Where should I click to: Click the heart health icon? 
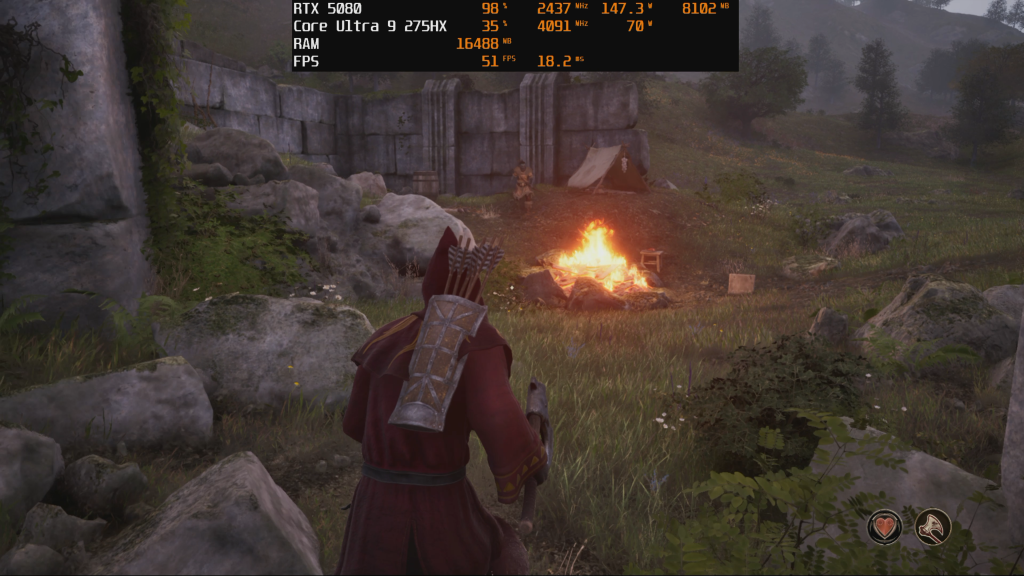[x=885, y=527]
